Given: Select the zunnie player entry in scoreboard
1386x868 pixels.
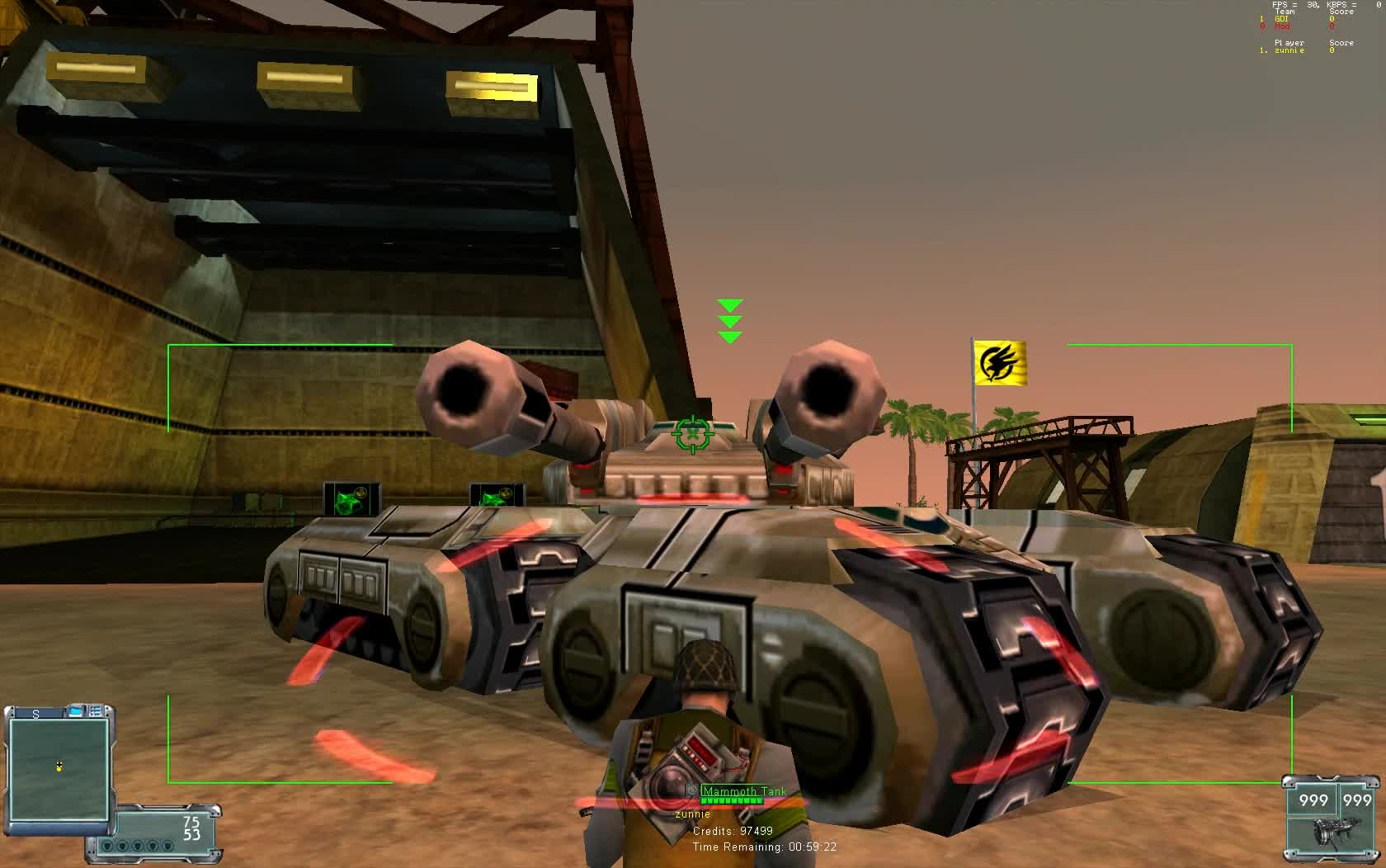Looking at the screenshot, I should (x=1290, y=50).
